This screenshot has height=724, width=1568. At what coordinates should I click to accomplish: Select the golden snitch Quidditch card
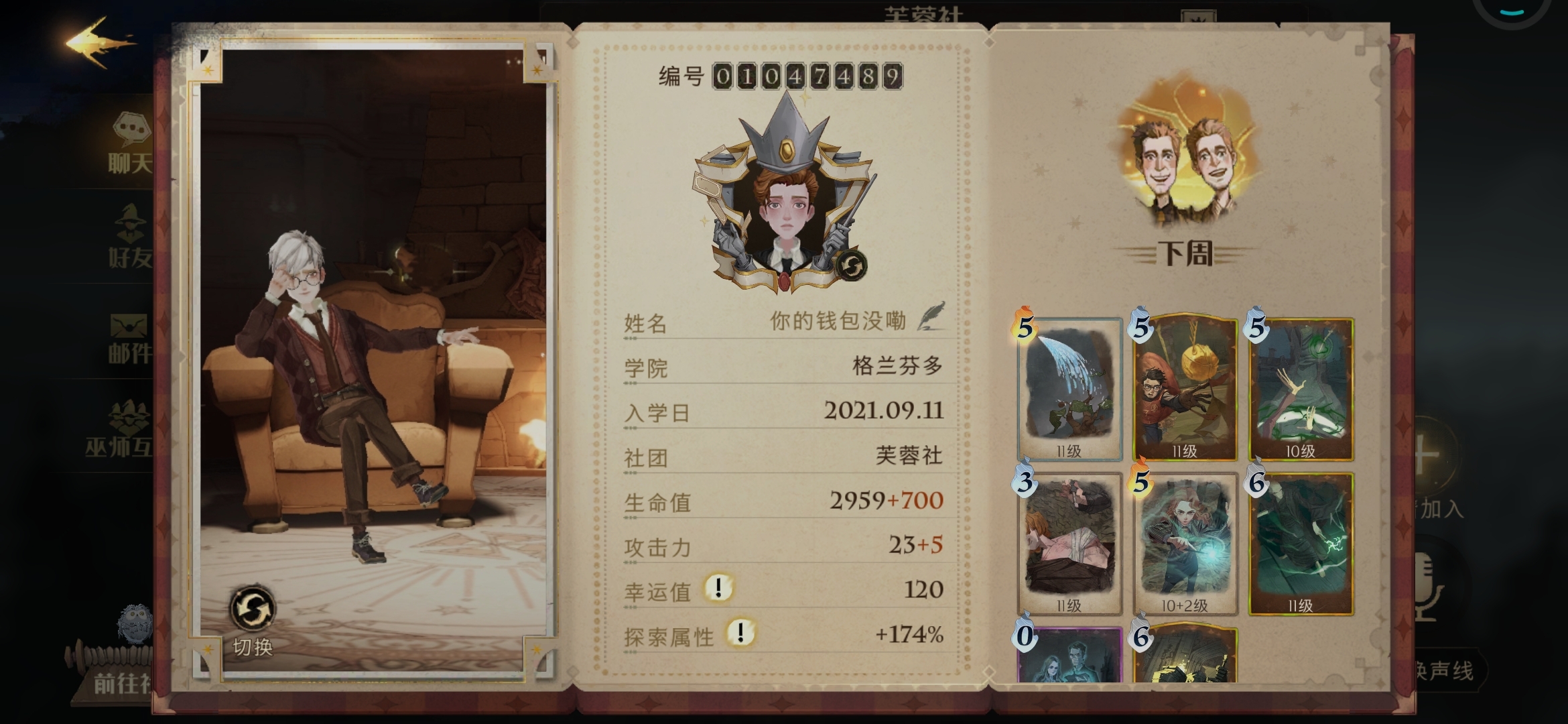[1185, 390]
